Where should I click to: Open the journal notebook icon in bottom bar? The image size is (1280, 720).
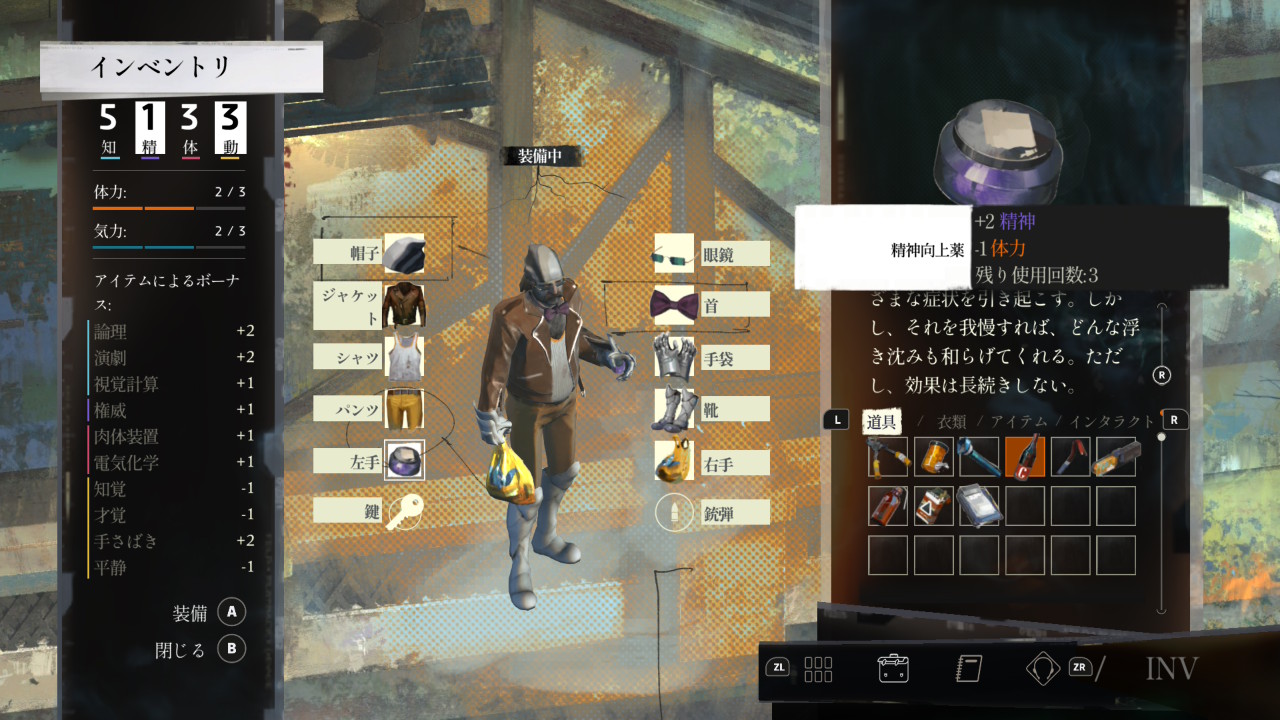point(969,668)
